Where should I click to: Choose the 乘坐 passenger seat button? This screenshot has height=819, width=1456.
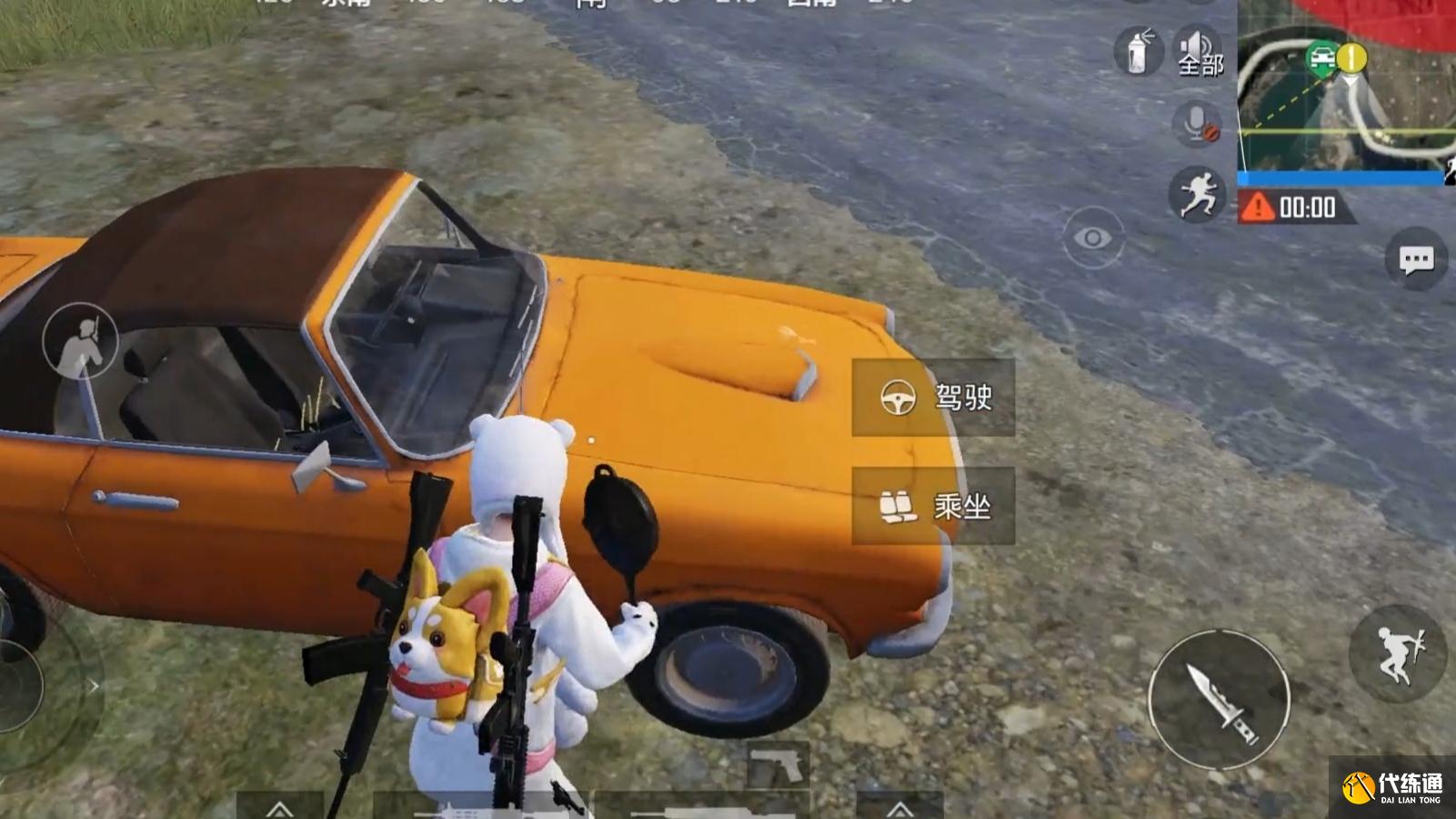(x=933, y=506)
